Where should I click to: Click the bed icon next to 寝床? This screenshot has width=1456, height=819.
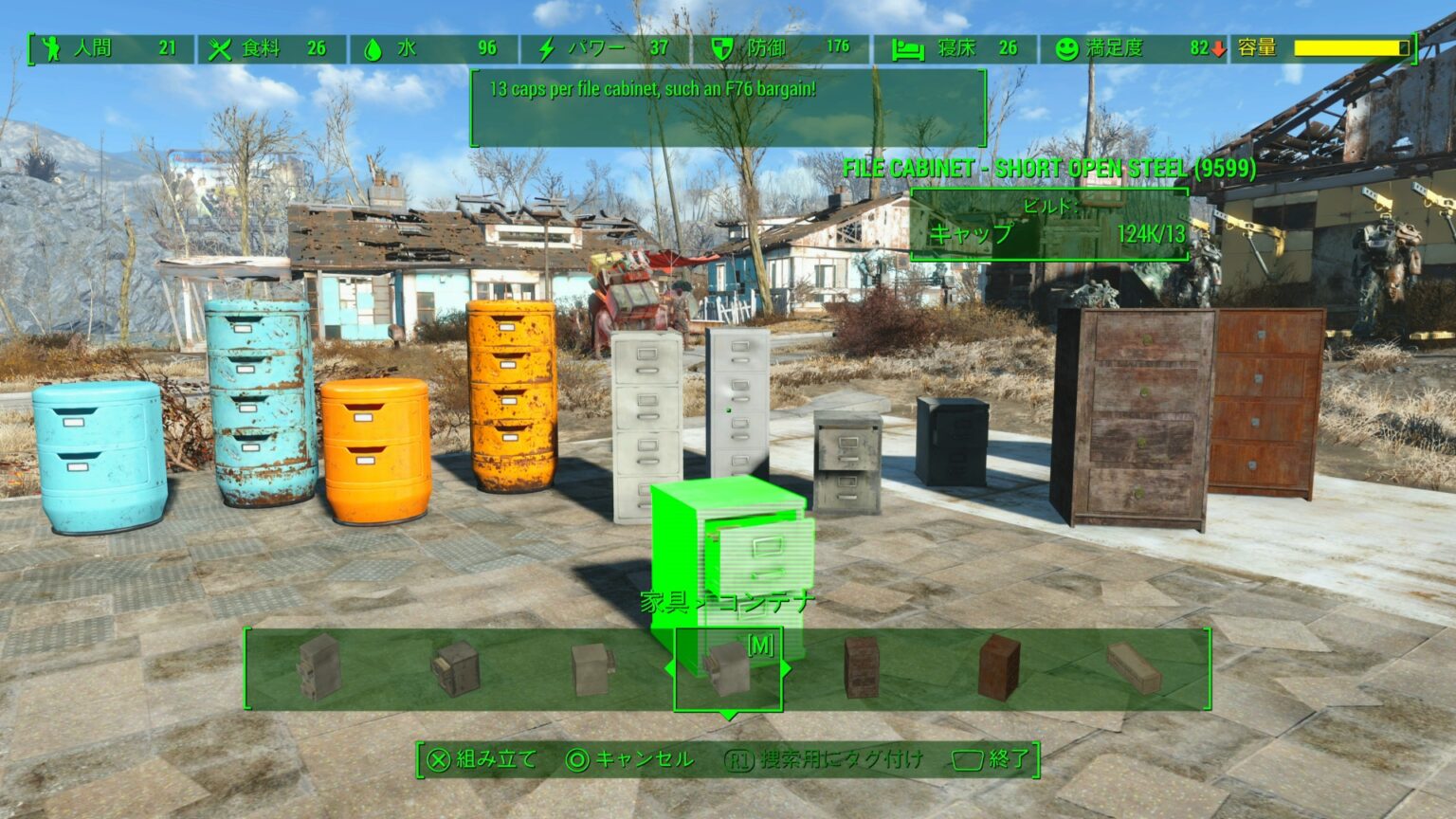coord(909,48)
